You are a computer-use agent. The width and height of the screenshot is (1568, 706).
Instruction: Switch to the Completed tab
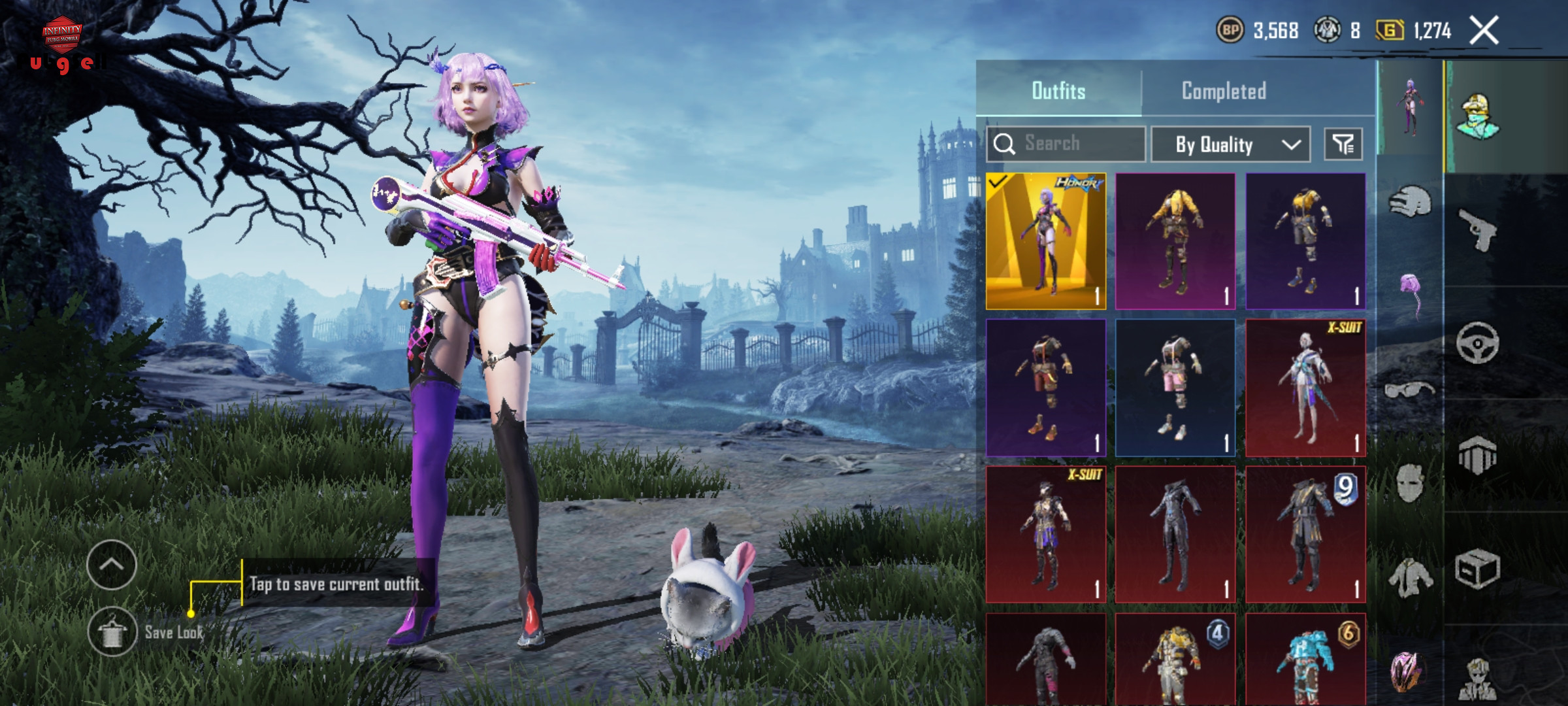[x=1223, y=91]
